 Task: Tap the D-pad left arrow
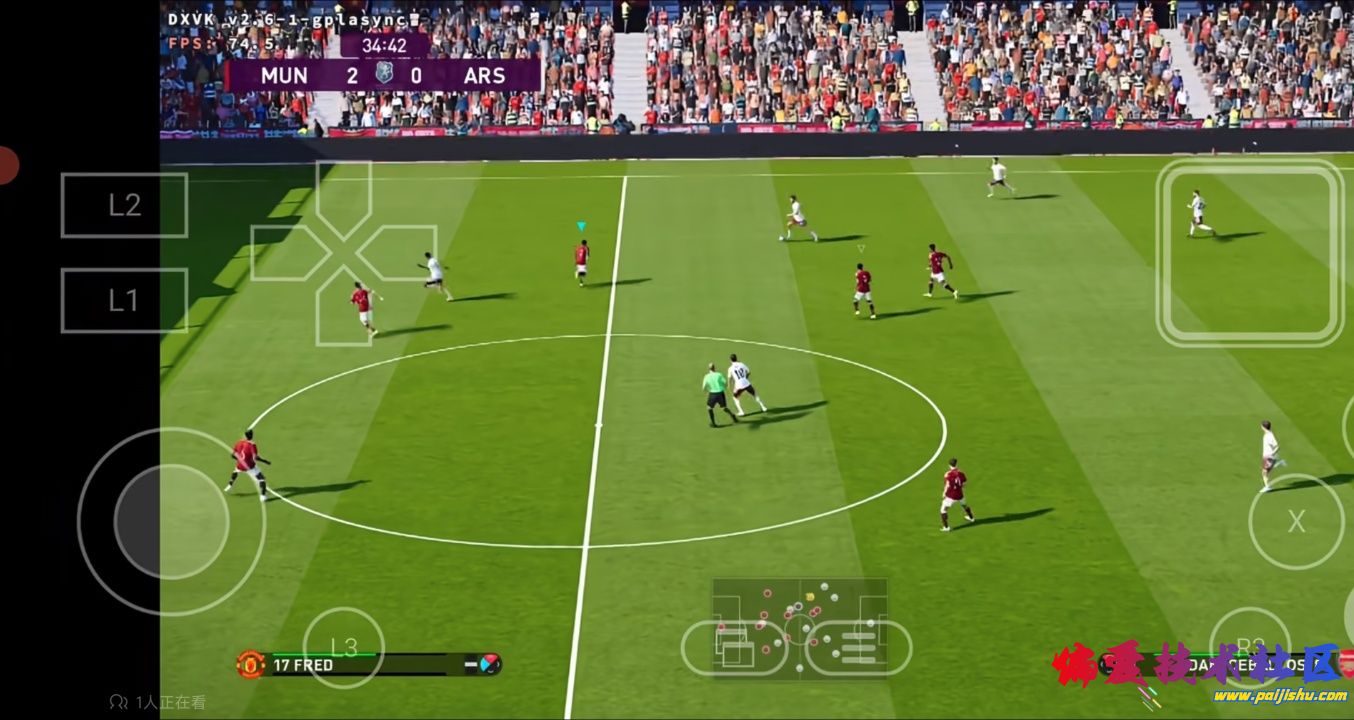click(x=289, y=252)
